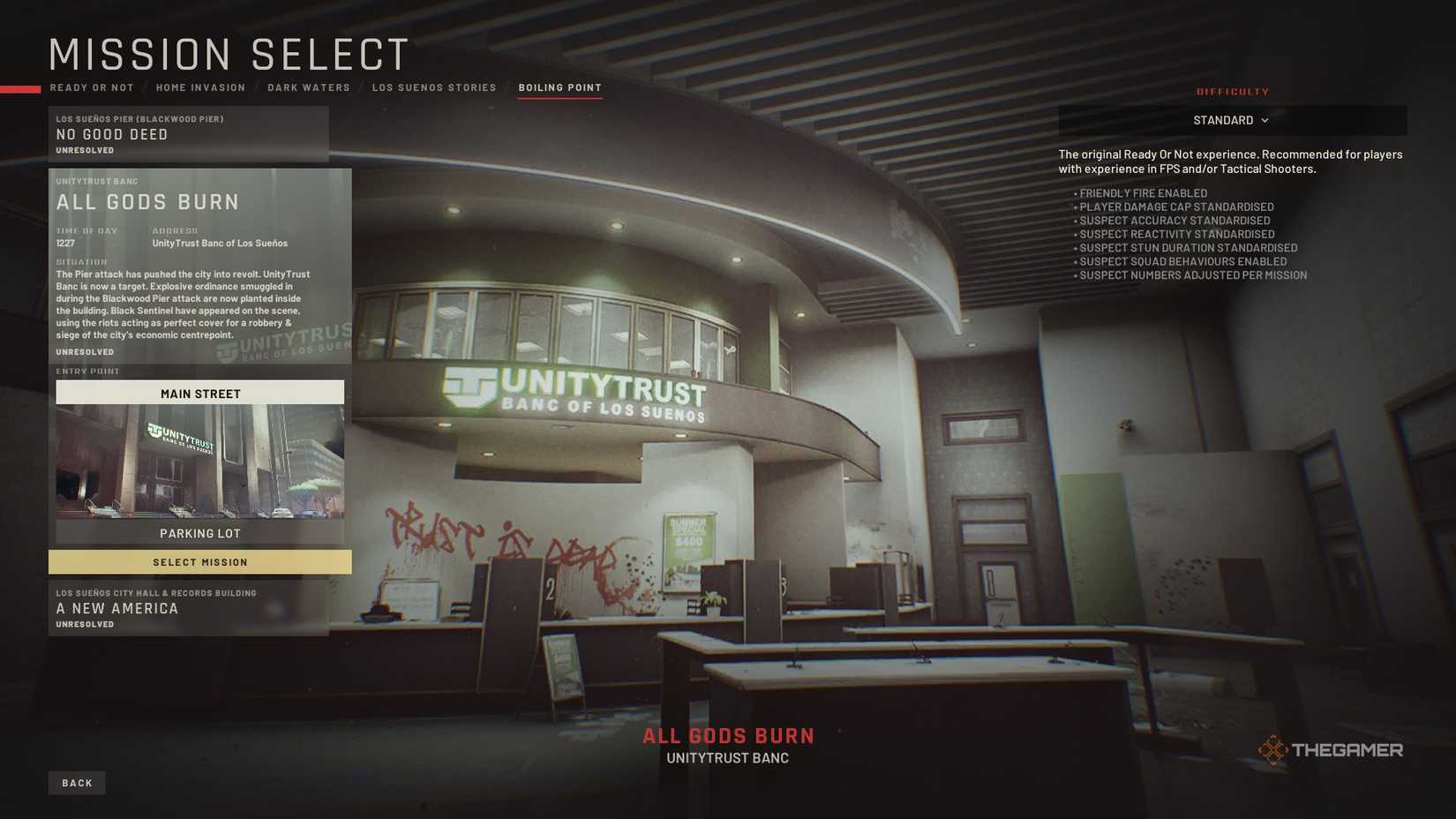Switch to the Ready Or Not campaign tab
1456x819 pixels.
(x=92, y=87)
